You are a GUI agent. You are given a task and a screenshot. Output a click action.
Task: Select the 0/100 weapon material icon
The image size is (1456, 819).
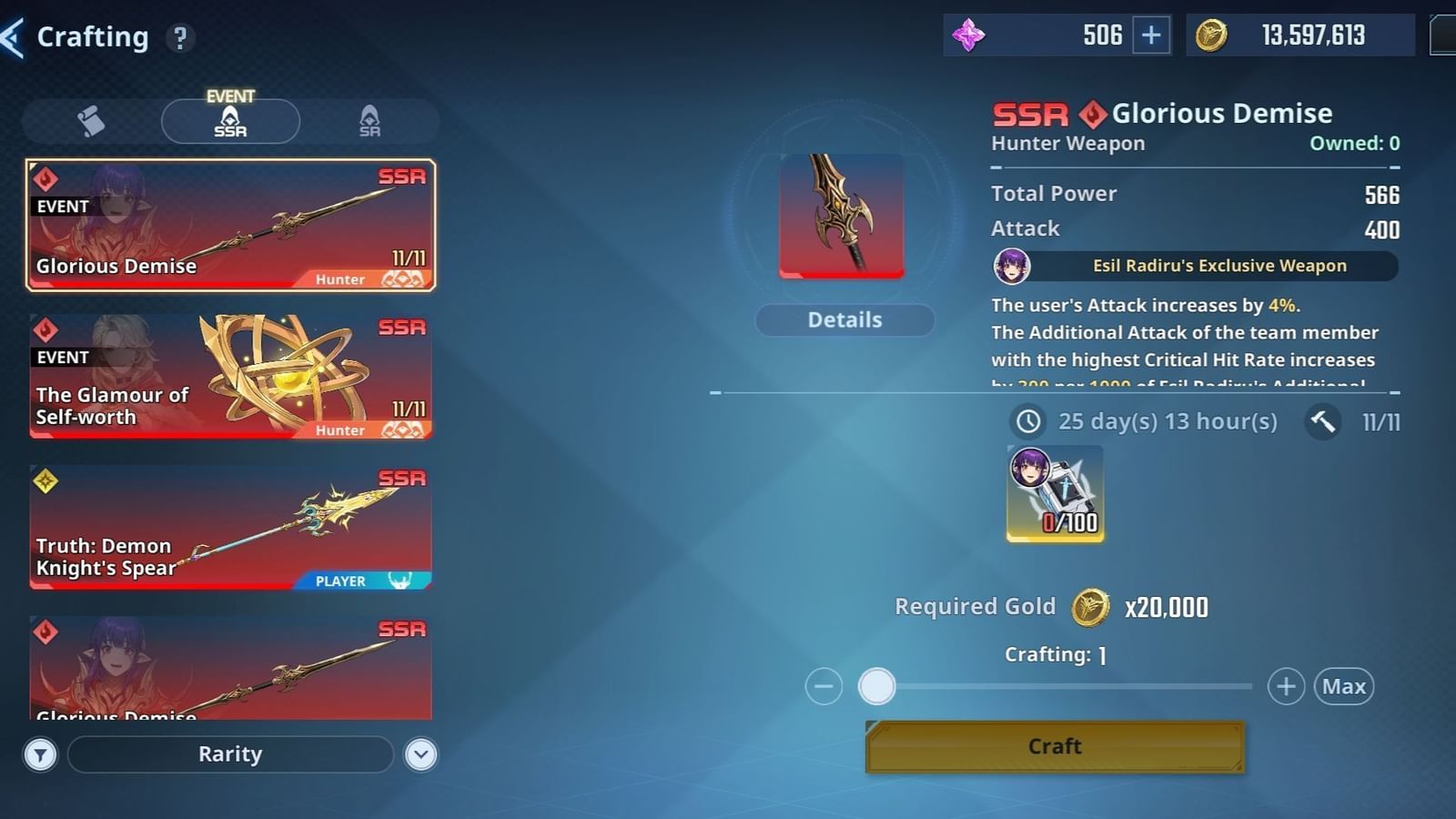[x=1054, y=494]
